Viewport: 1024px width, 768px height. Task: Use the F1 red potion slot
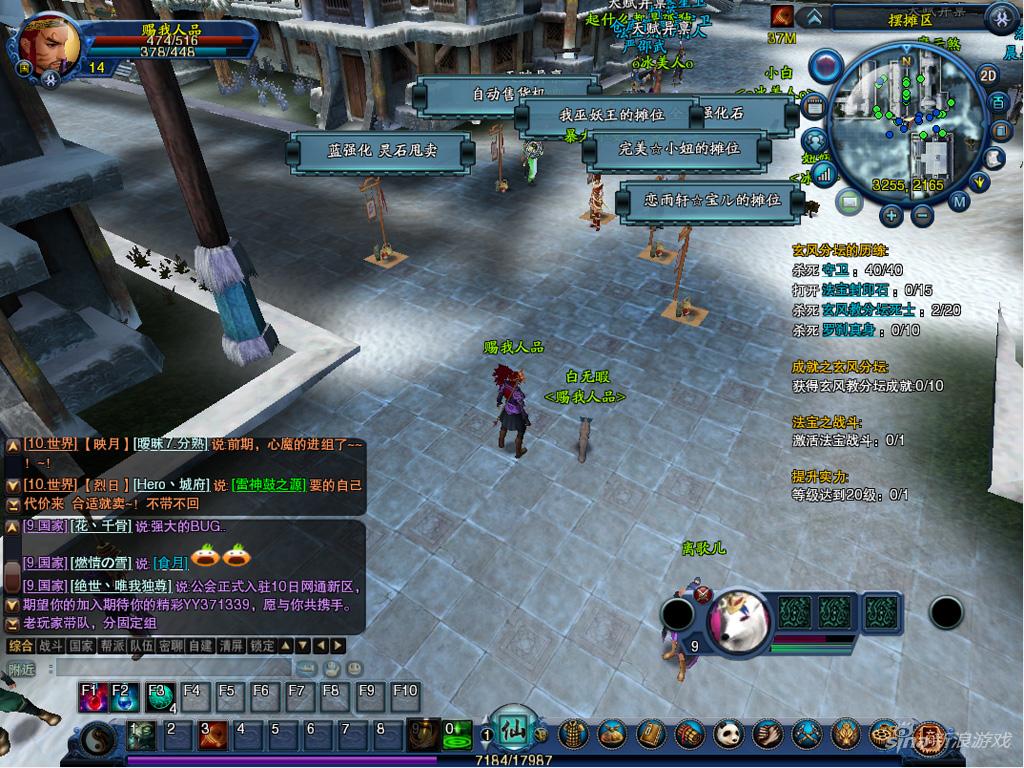94,696
